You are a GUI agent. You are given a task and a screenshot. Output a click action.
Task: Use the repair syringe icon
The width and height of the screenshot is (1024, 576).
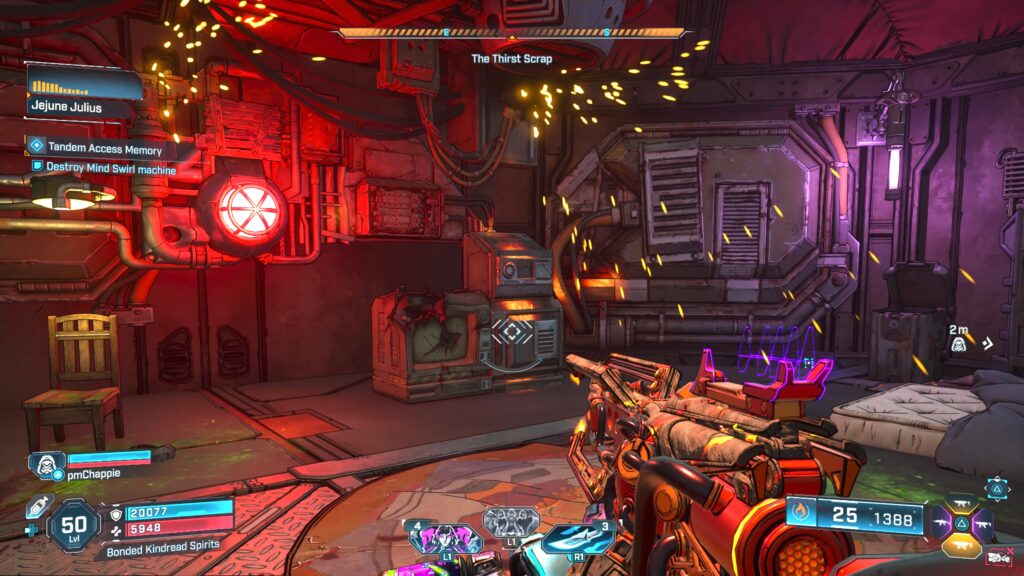click(x=38, y=506)
